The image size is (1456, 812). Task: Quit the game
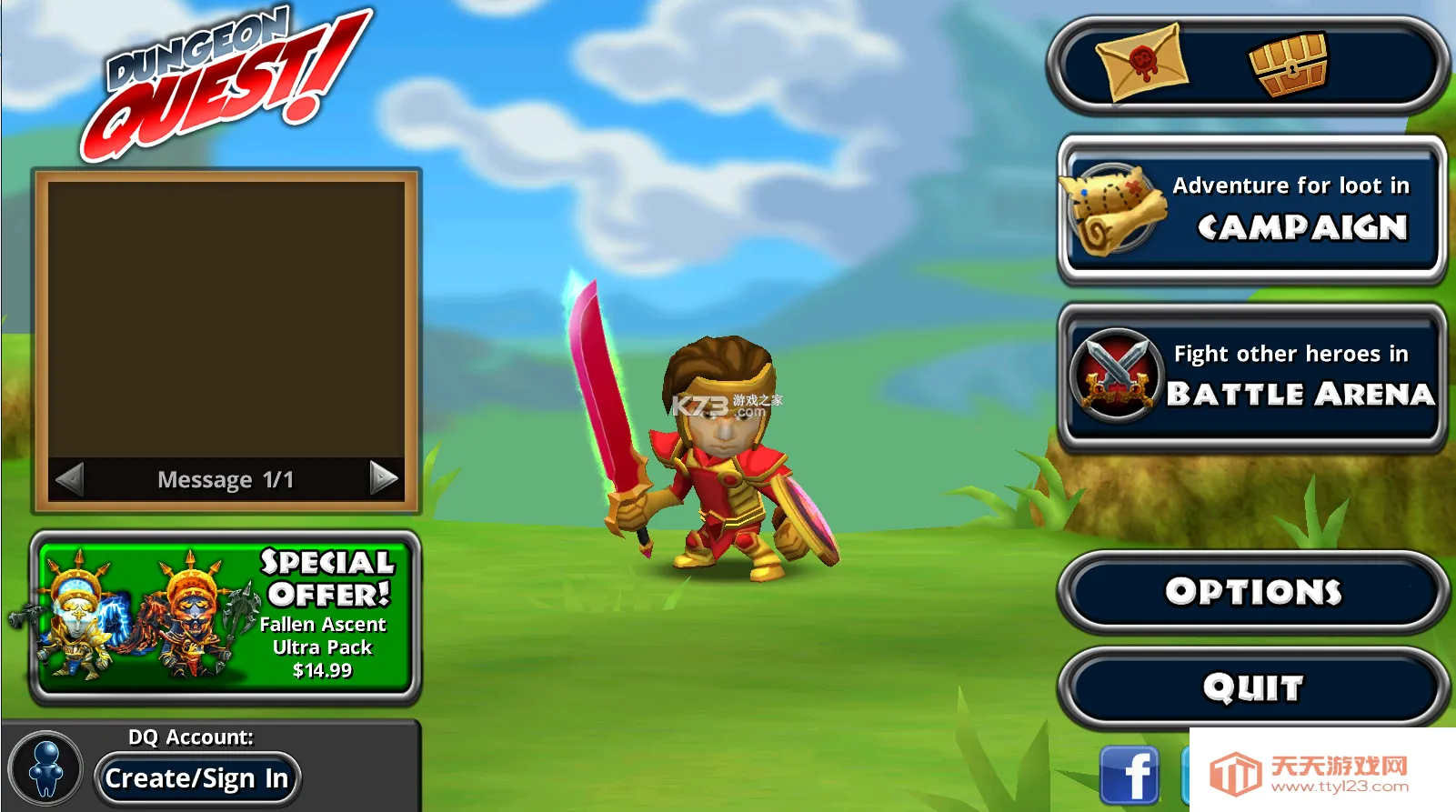point(1253,687)
